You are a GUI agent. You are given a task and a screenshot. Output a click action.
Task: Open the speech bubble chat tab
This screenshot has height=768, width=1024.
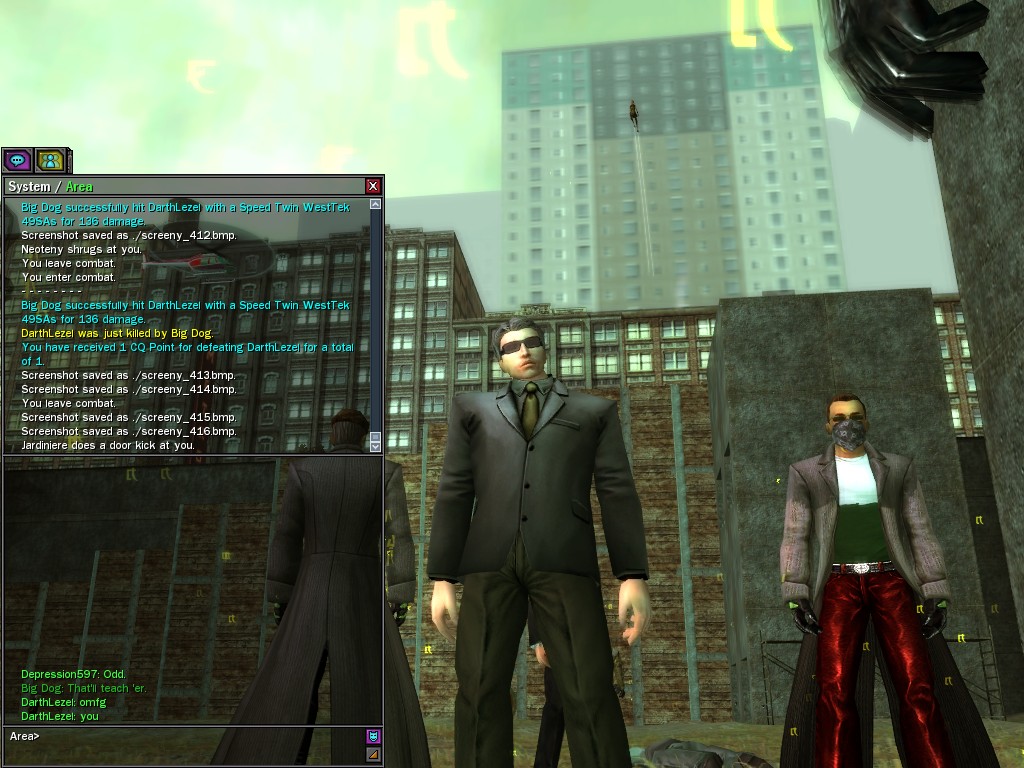tap(17, 160)
